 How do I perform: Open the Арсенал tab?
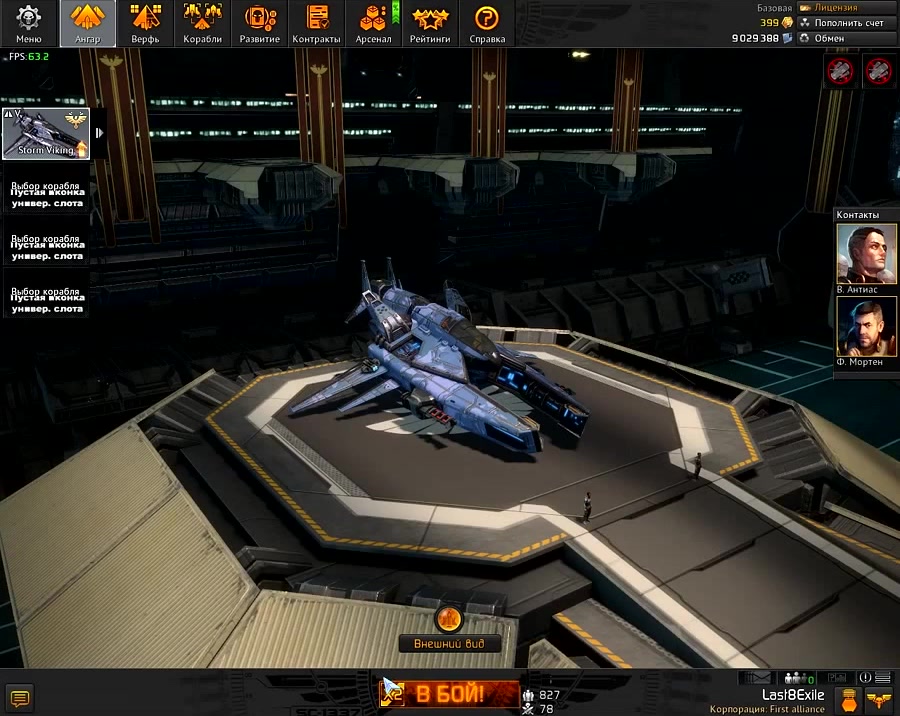[373, 23]
